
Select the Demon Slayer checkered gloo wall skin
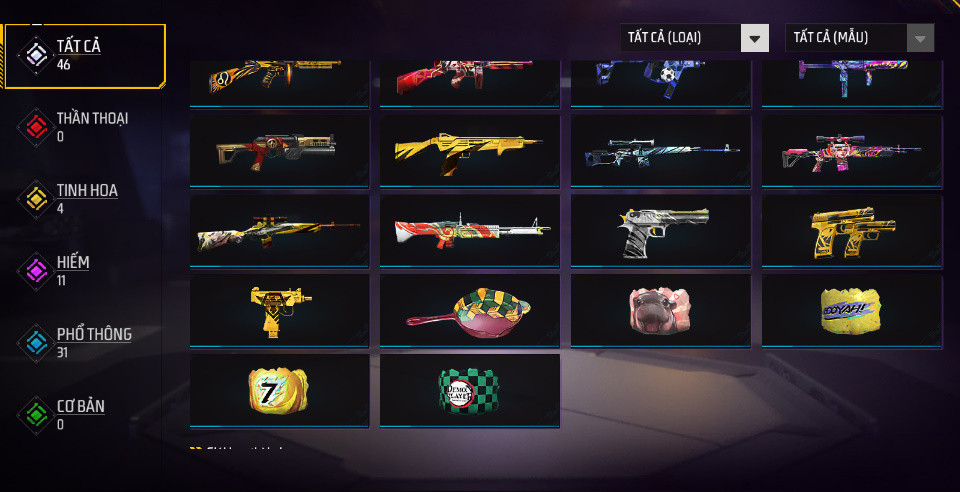click(x=470, y=390)
